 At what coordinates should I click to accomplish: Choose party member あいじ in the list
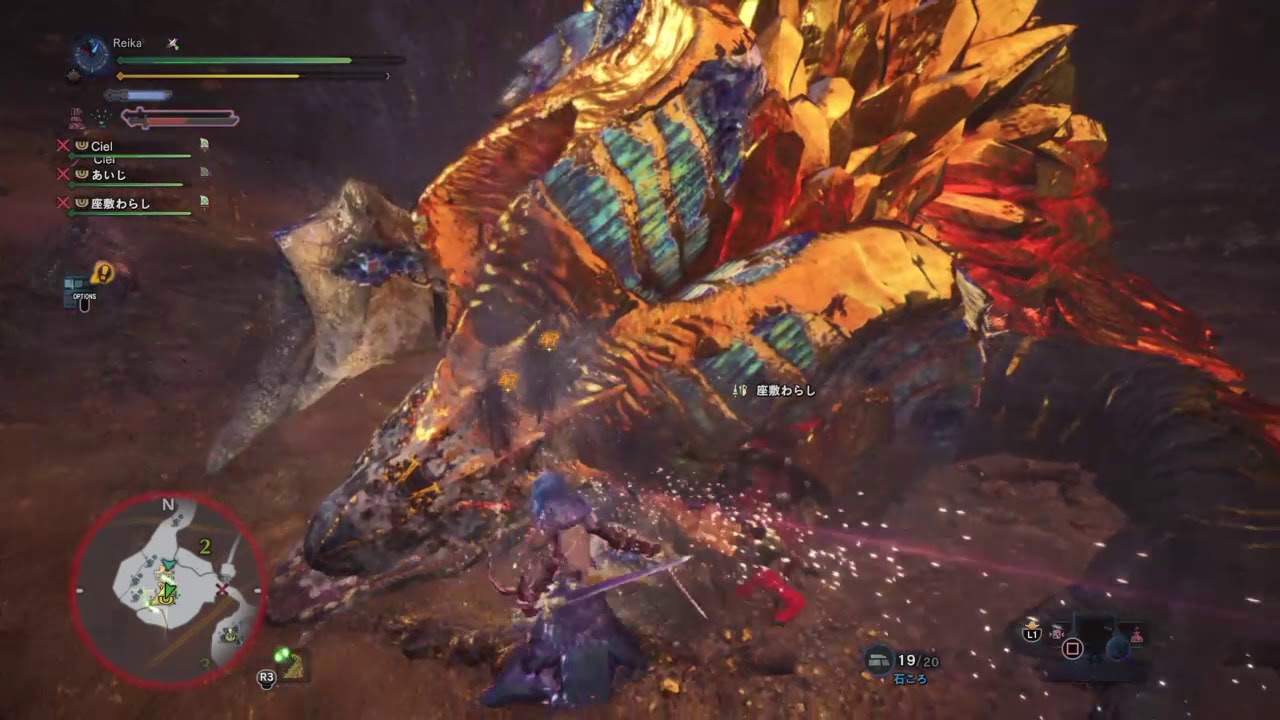(x=108, y=174)
